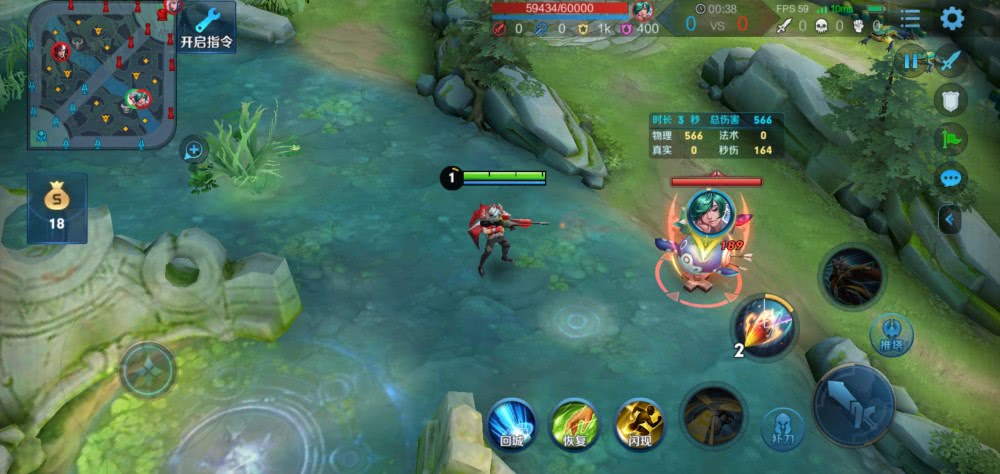Open the minimap

pos(102,74)
